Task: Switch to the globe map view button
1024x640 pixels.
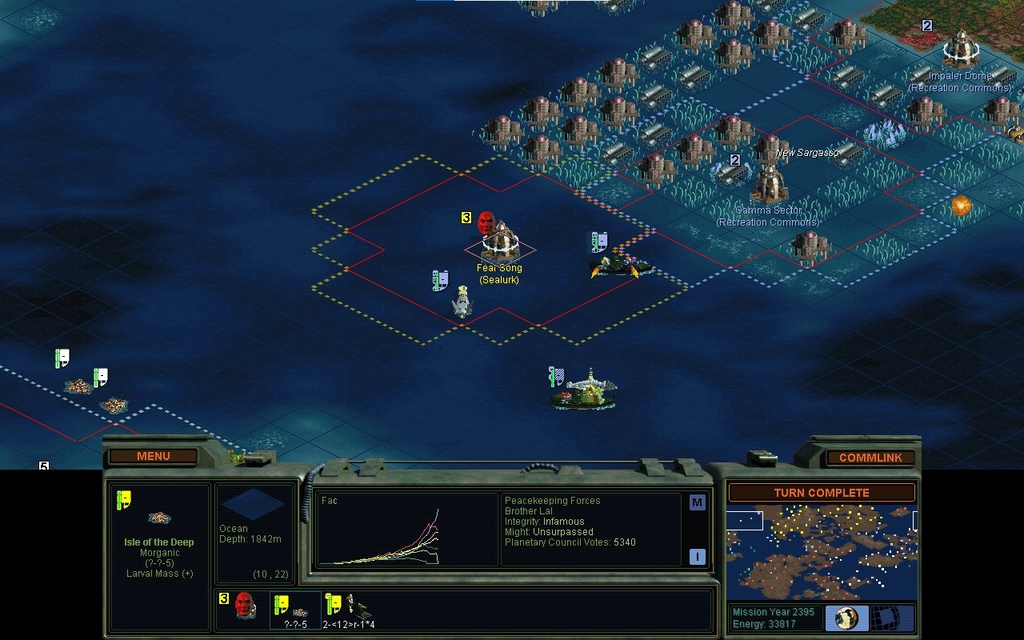Action: (x=846, y=617)
